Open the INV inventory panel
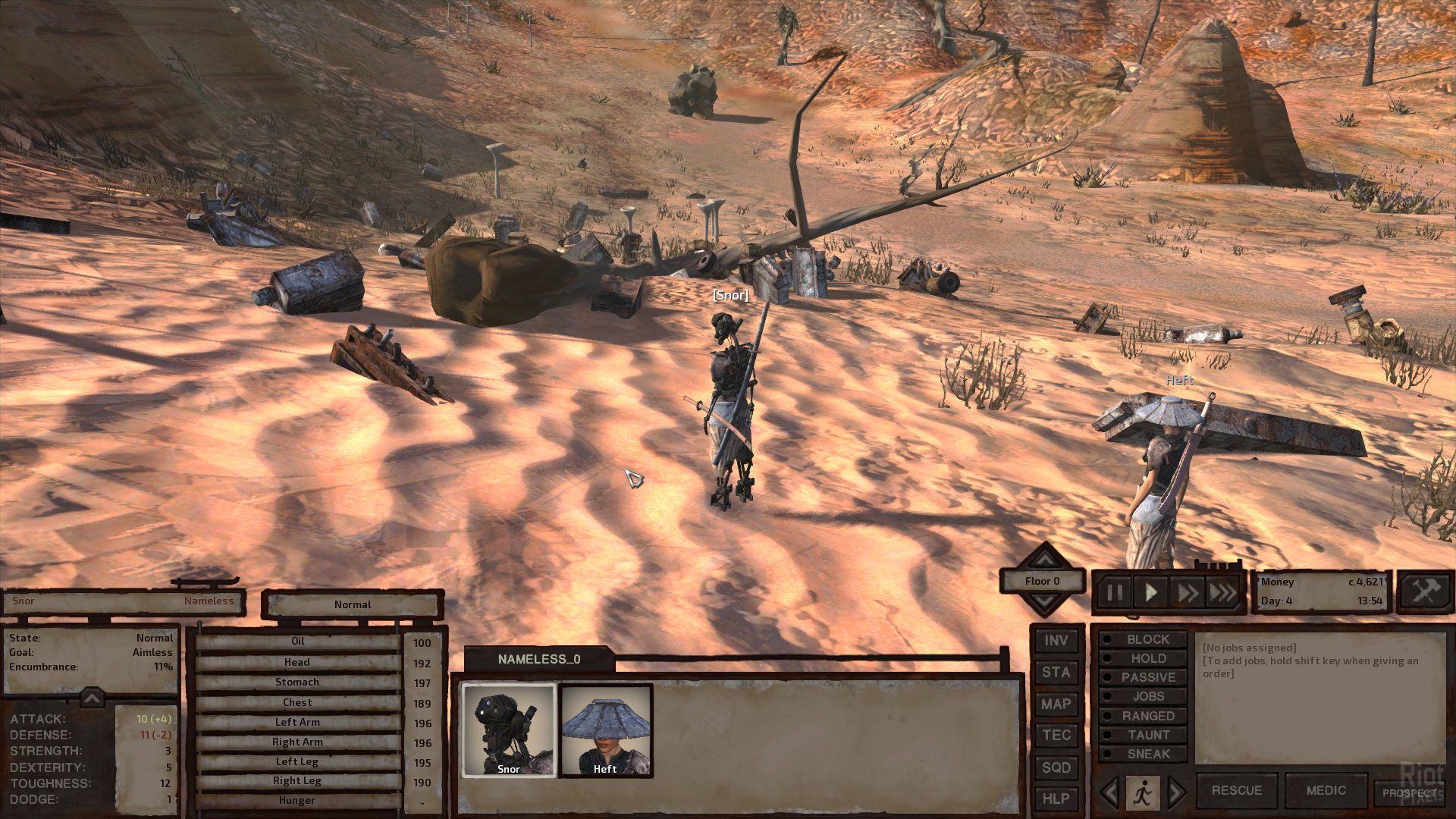Screen dimensions: 1456x819 (1056, 641)
